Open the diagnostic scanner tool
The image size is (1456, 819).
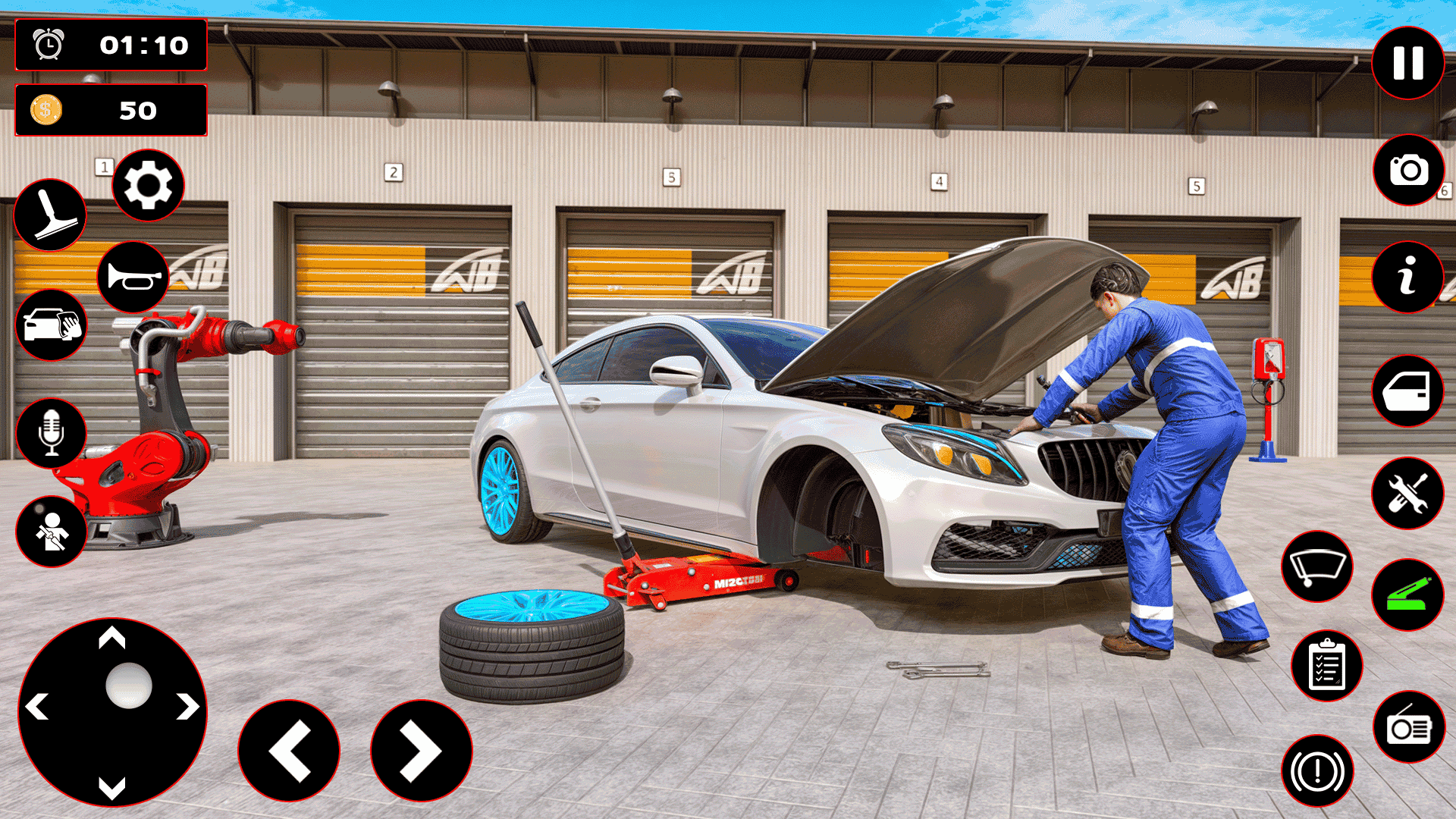click(1407, 596)
